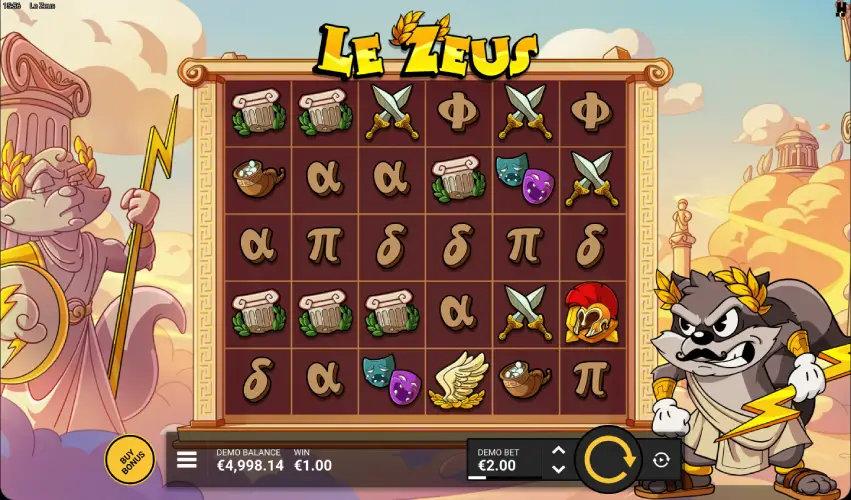Open the autoplay settings icon
This screenshot has height=500, width=851.
point(661,460)
